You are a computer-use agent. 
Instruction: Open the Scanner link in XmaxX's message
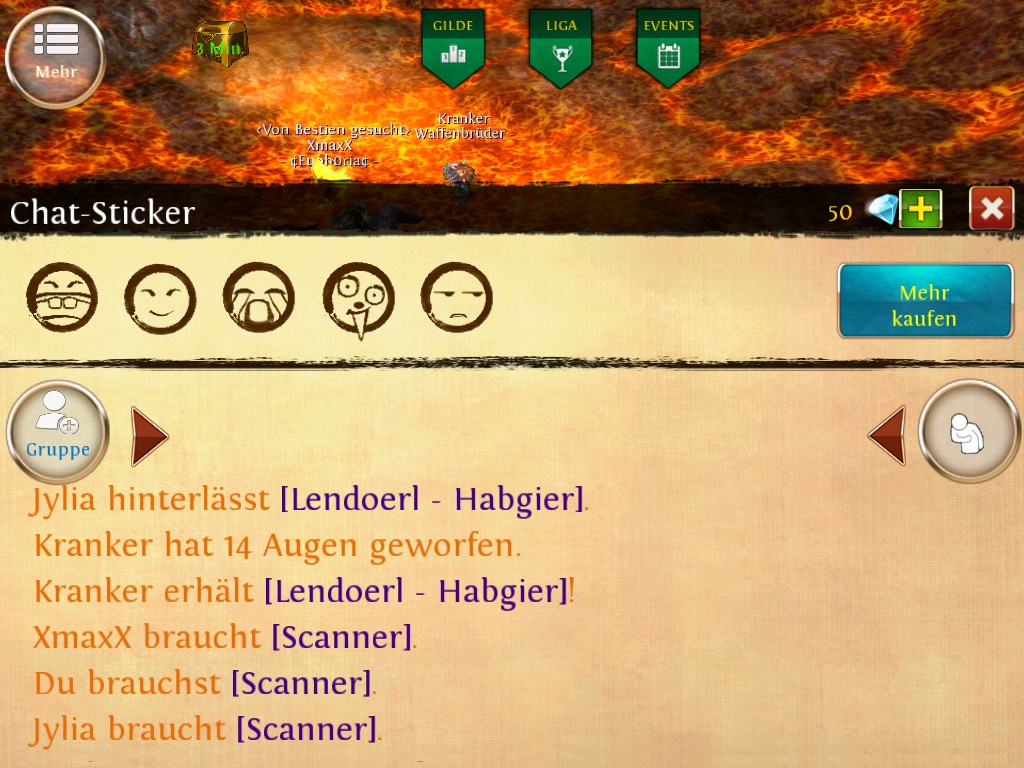point(342,637)
